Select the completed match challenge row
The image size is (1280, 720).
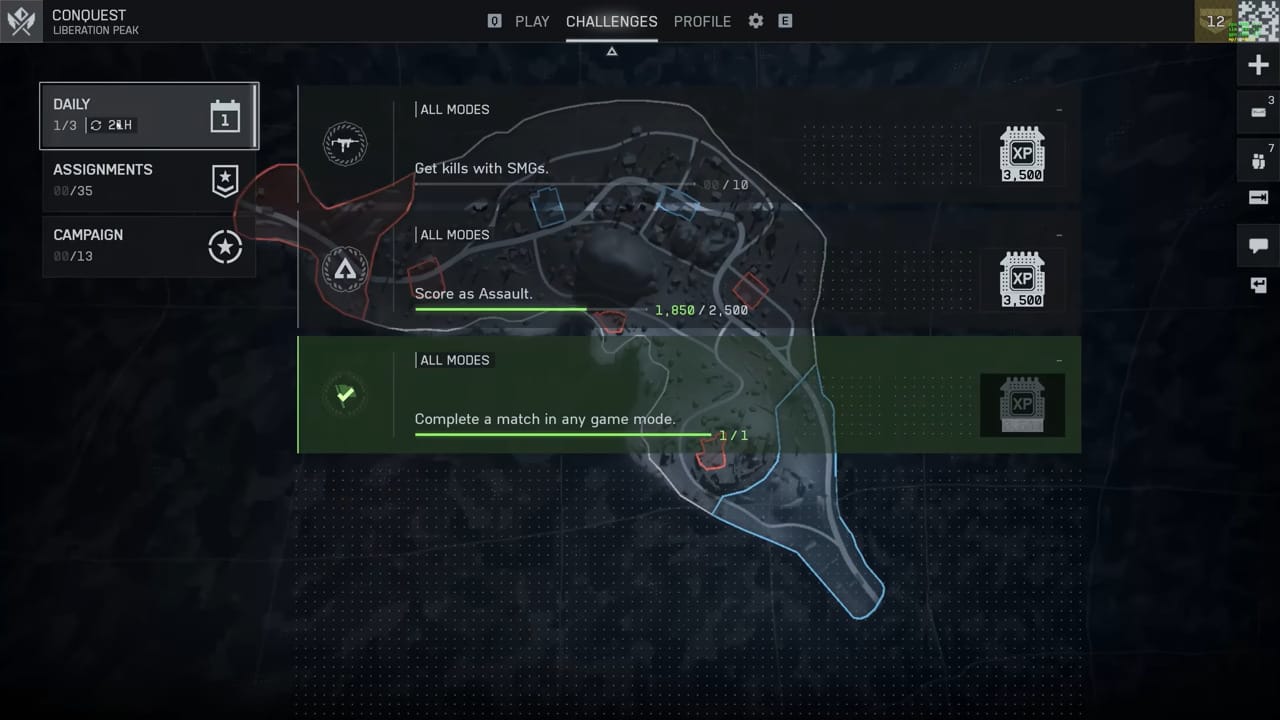[688, 395]
